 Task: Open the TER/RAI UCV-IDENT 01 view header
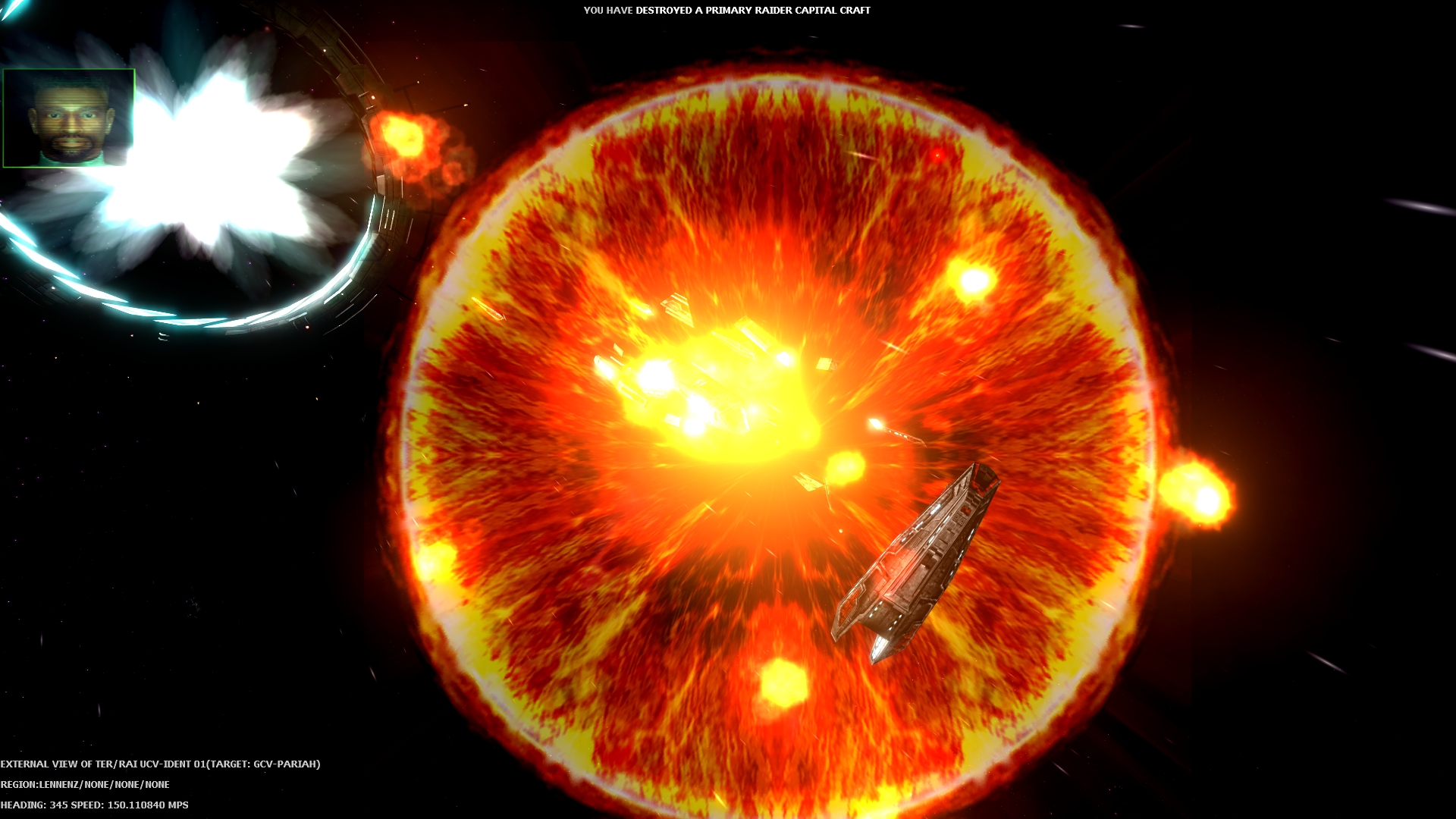coord(152,765)
